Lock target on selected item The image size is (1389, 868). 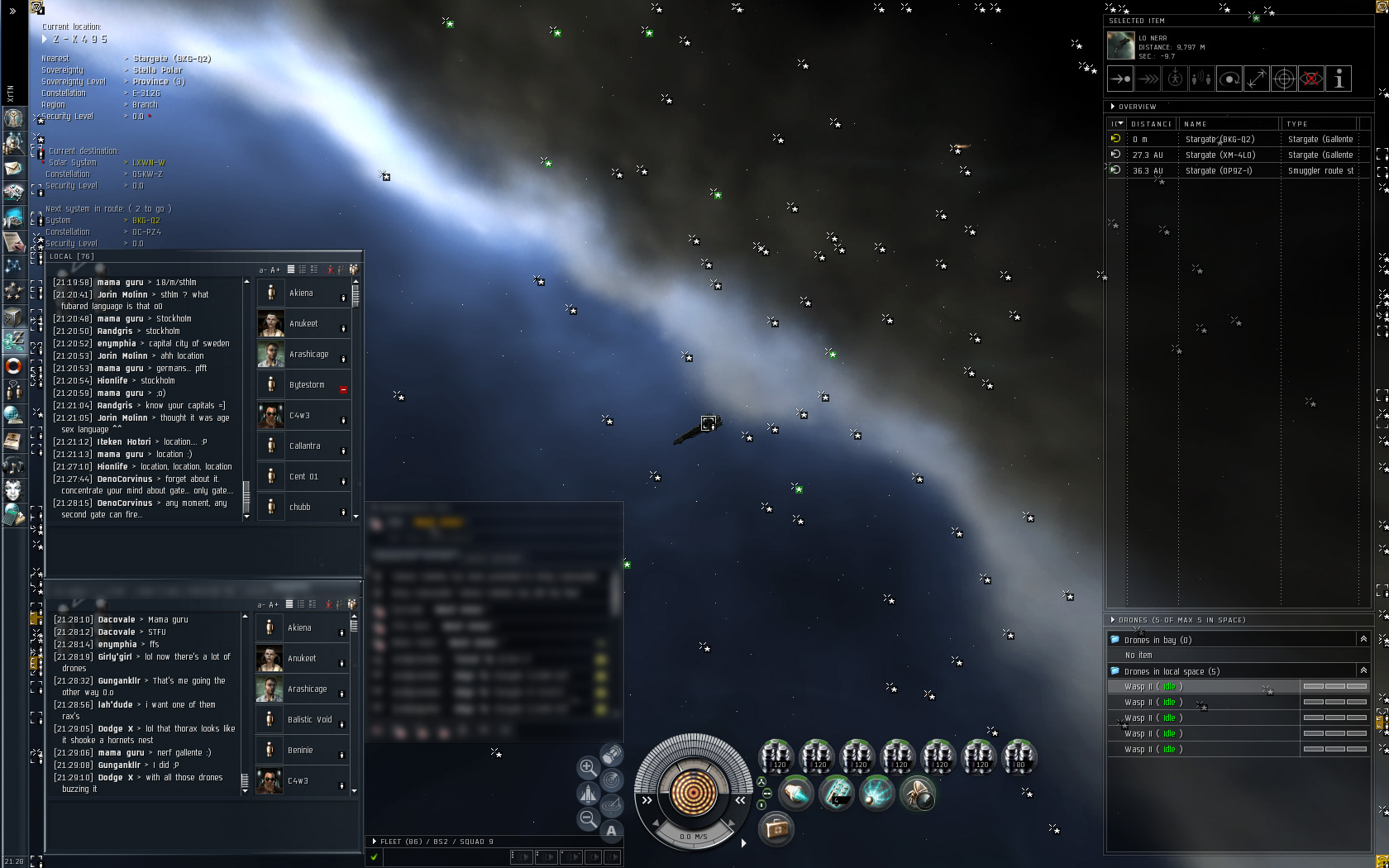point(1284,79)
